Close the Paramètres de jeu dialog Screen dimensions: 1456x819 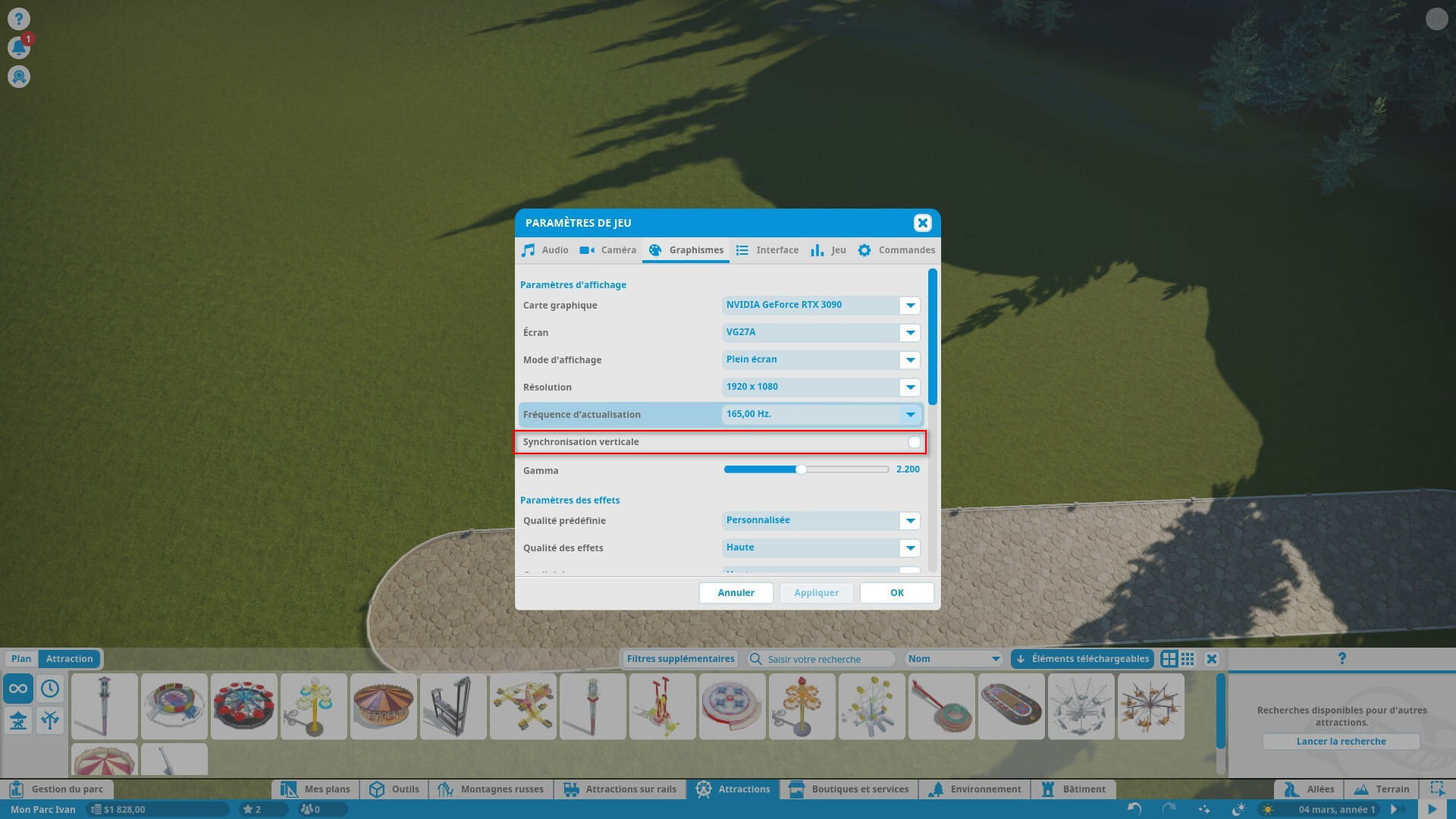pos(922,223)
